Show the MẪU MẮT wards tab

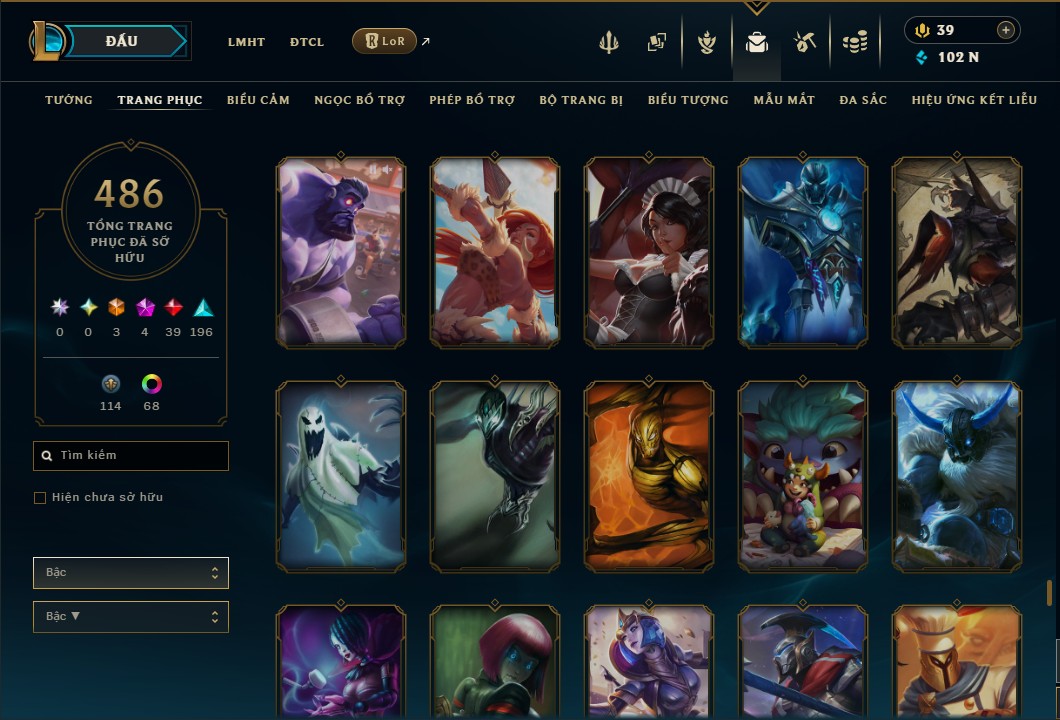[784, 100]
